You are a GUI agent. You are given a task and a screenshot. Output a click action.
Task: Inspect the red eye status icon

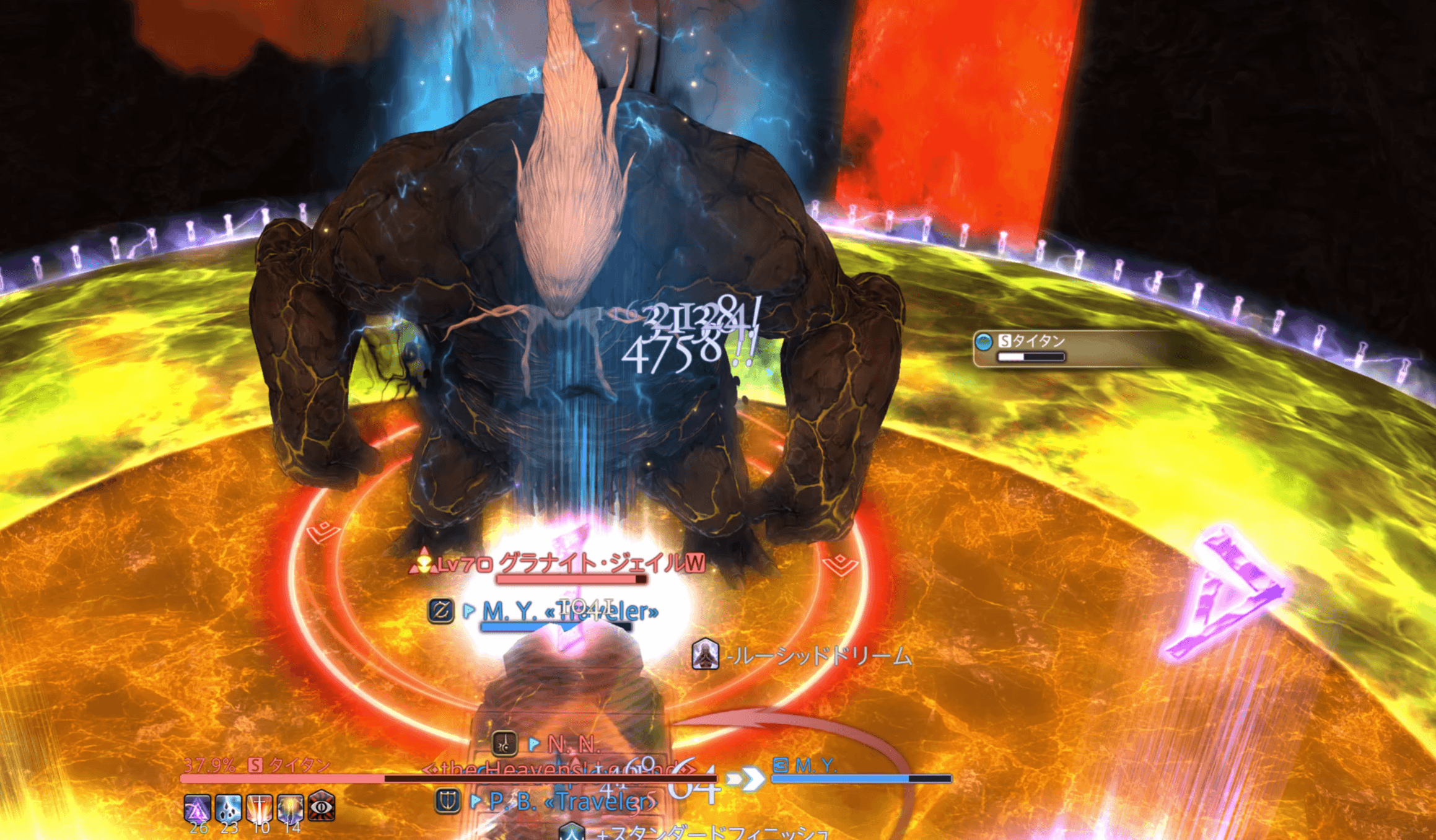click(x=322, y=807)
